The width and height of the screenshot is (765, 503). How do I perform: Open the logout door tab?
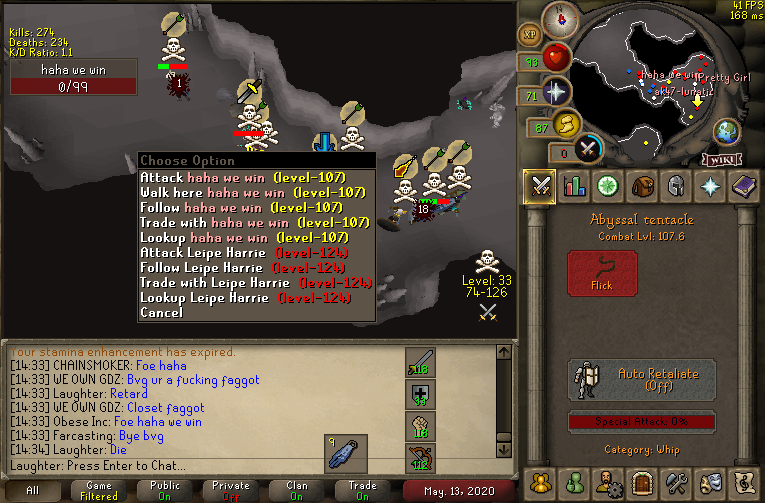643,482
